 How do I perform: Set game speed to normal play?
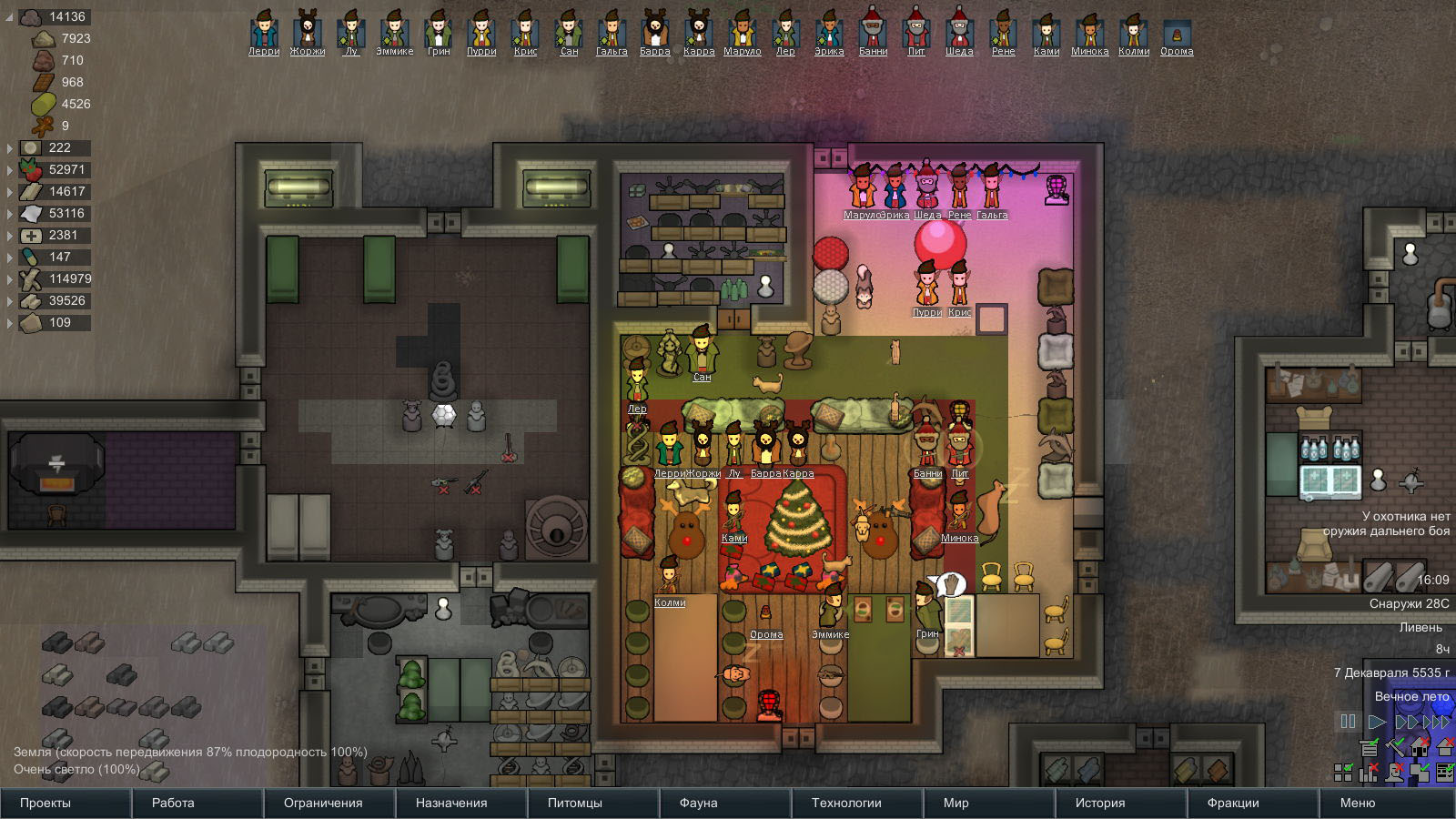pos(1377,722)
